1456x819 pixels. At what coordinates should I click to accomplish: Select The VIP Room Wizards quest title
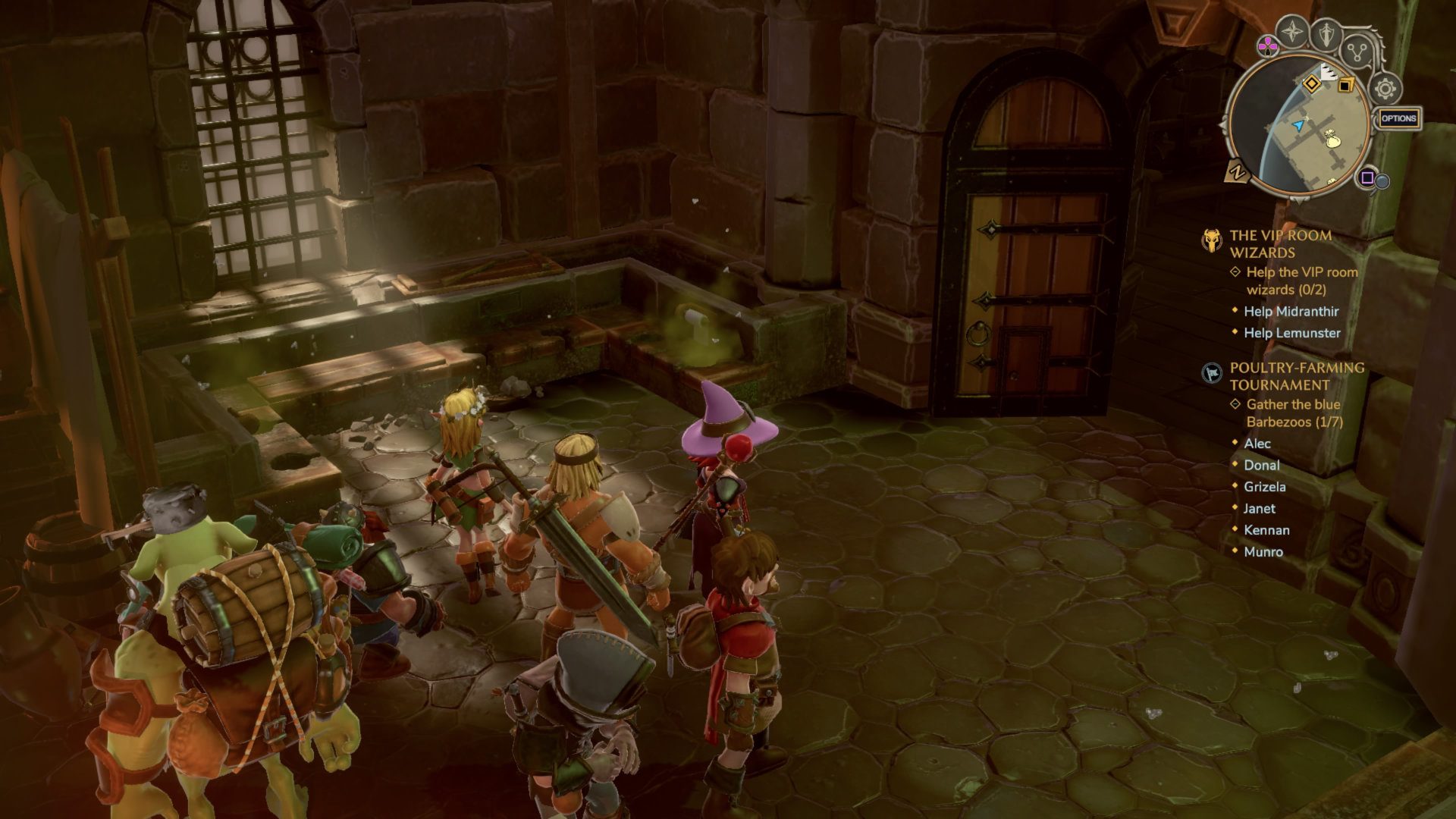1280,243
